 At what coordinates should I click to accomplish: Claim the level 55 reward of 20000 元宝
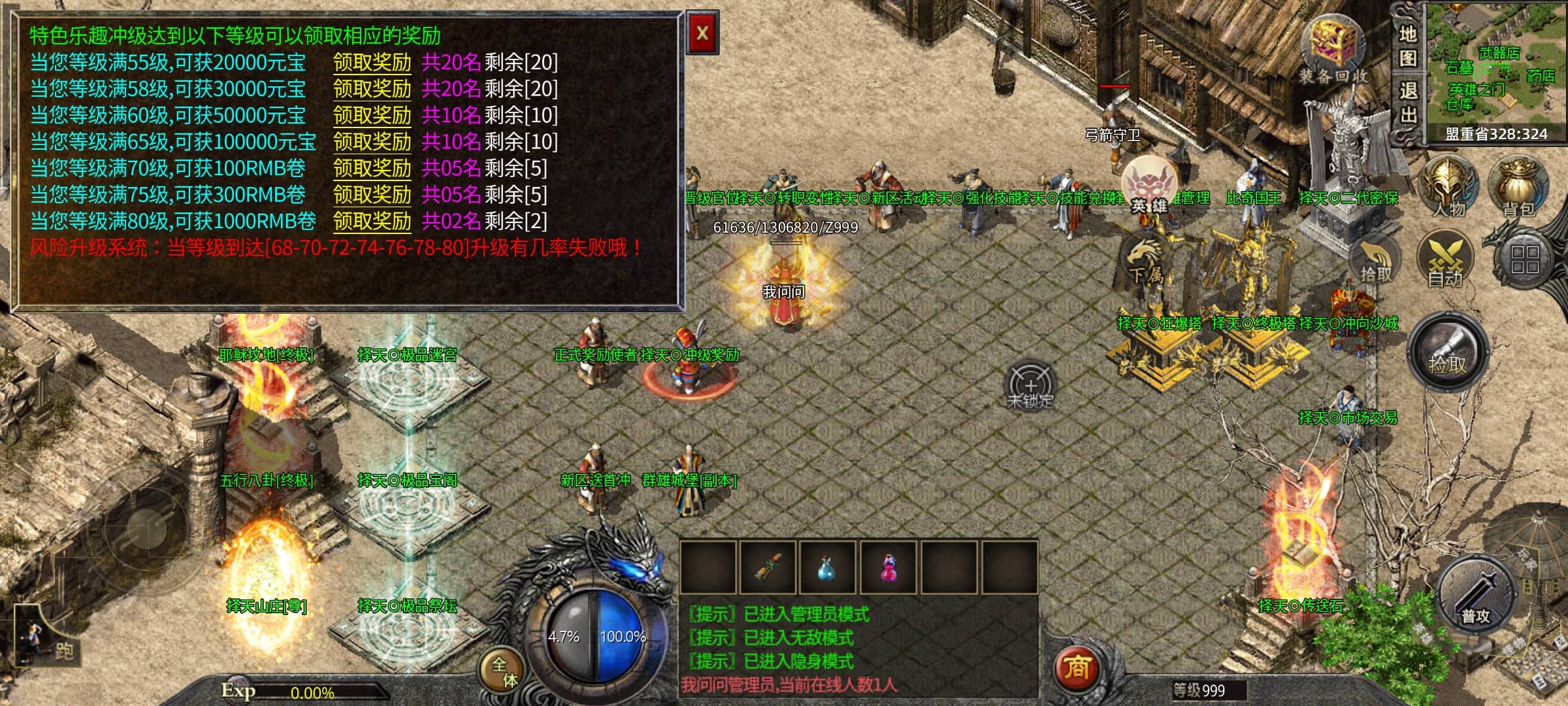click(372, 63)
